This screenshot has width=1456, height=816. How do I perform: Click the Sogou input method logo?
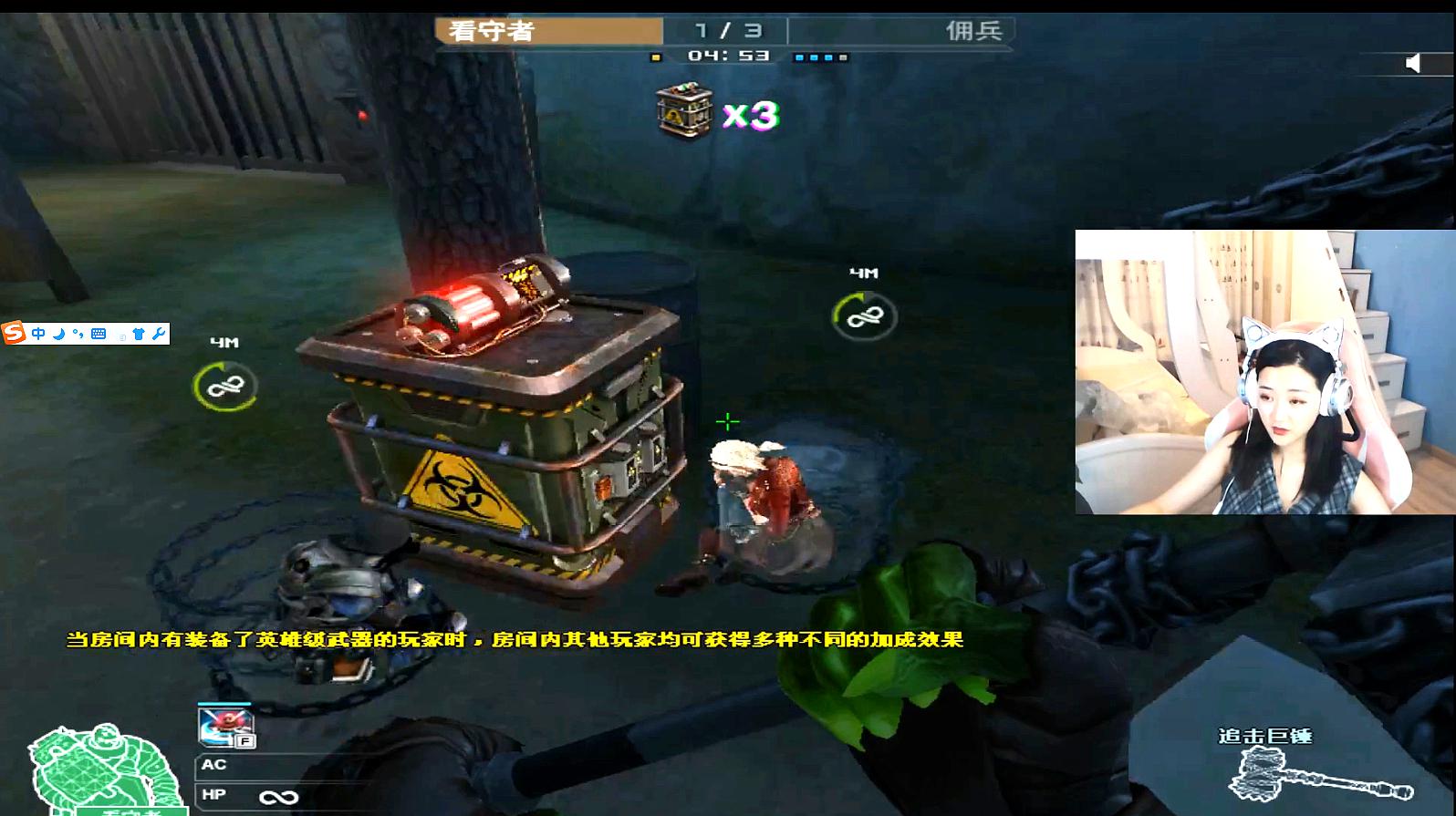coord(15,333)
